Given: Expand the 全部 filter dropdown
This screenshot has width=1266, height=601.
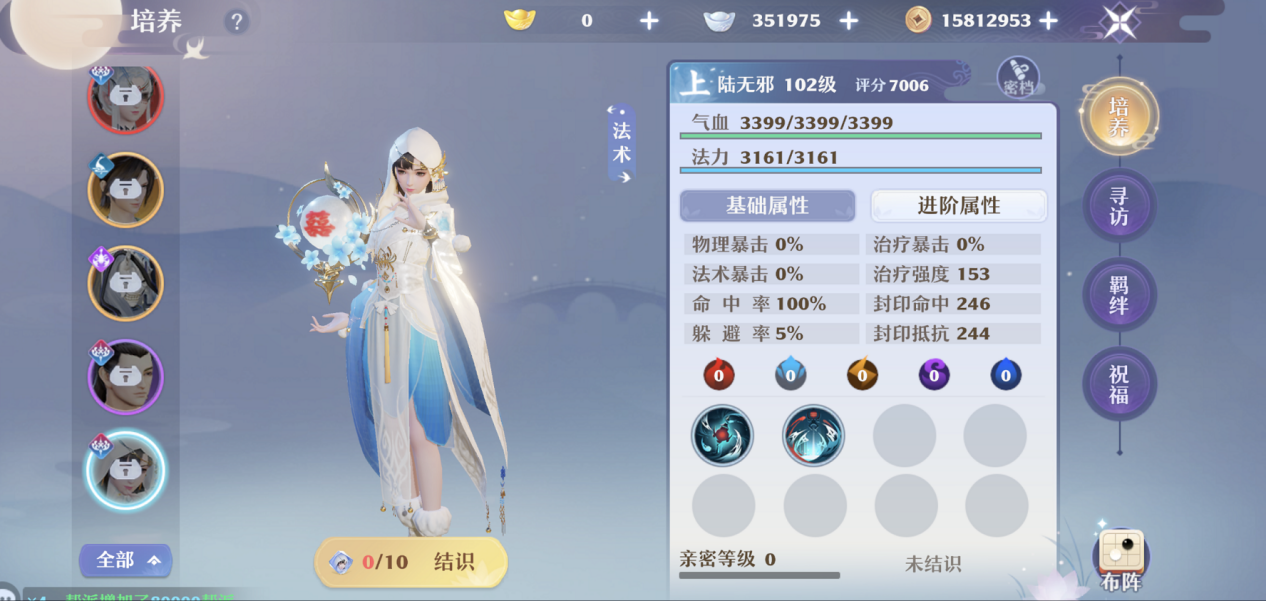Looking at the screenshot, I should 125,560.
